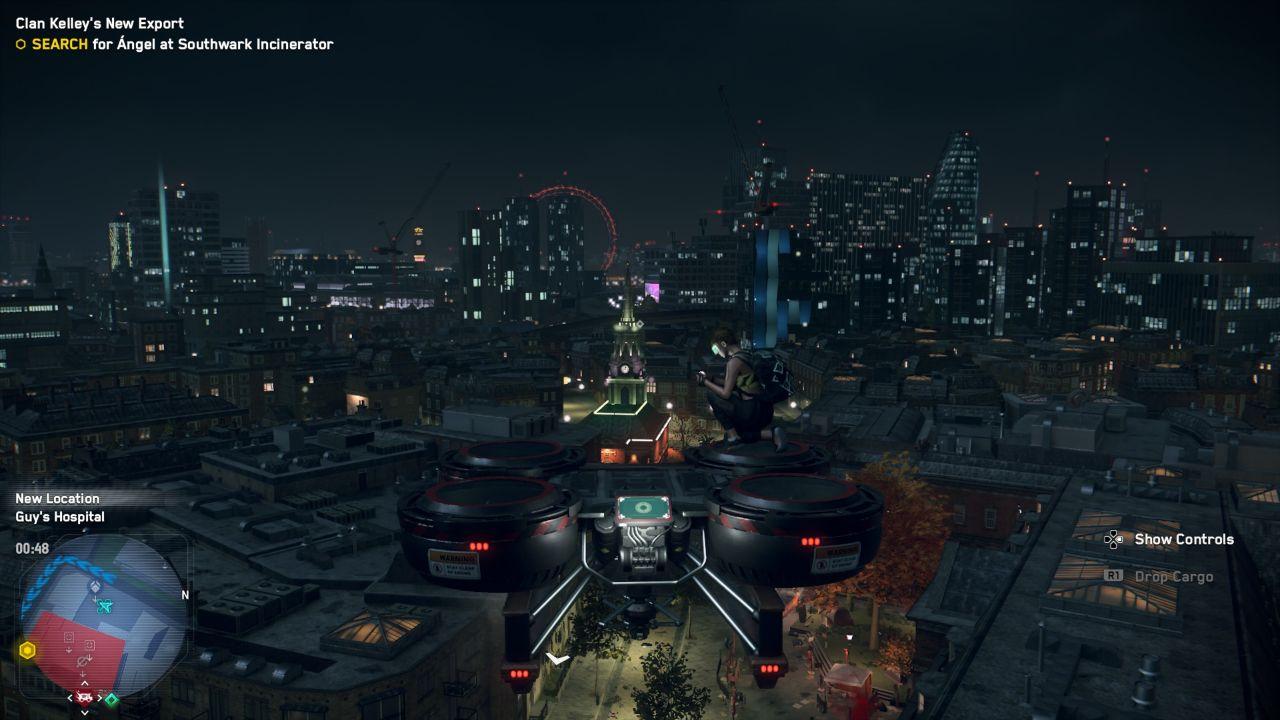Select the red spiderbot gadget icon
Screen dimensions: 1280x720
[84, 697]
